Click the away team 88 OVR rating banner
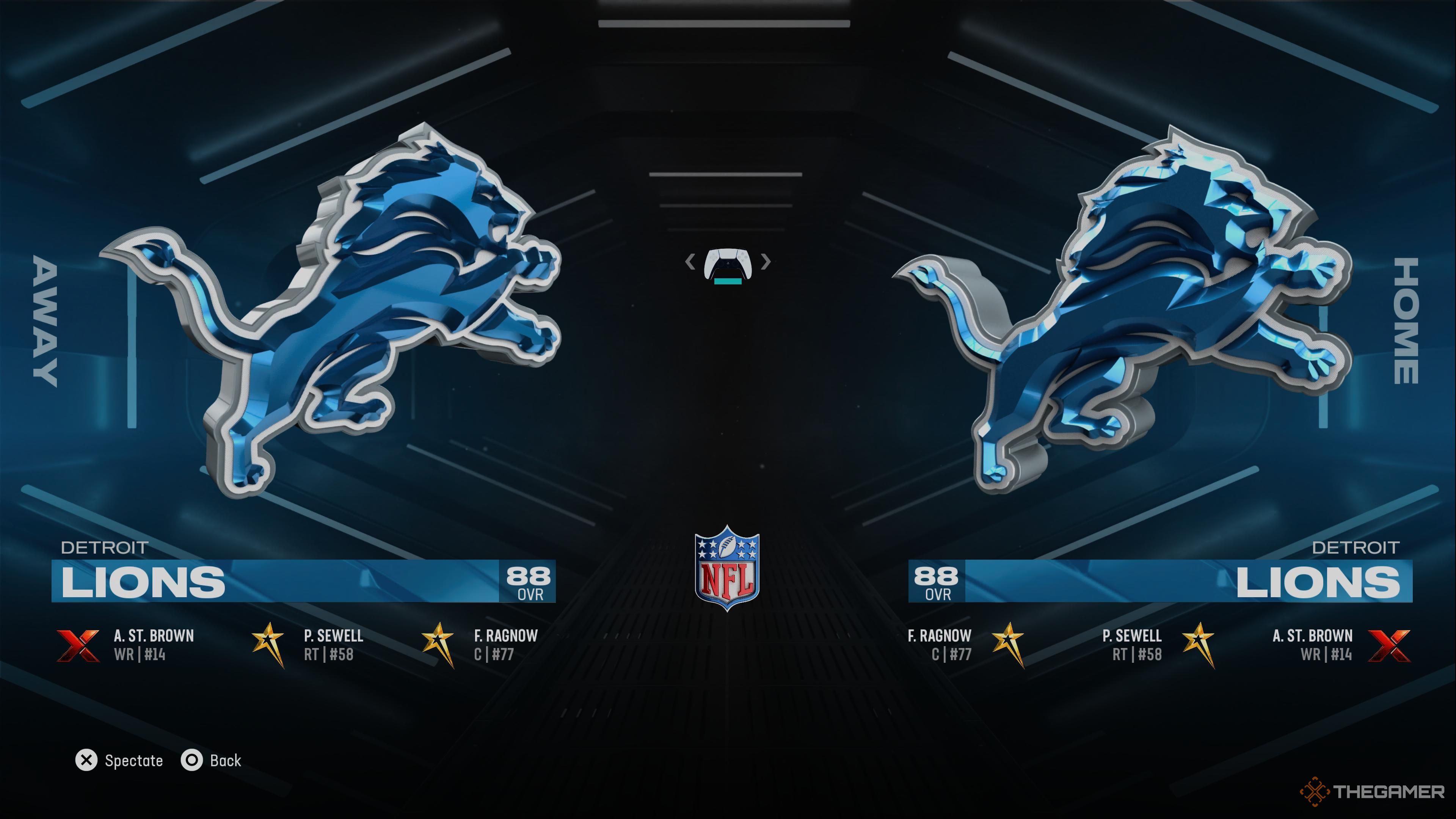 point(529,582)
